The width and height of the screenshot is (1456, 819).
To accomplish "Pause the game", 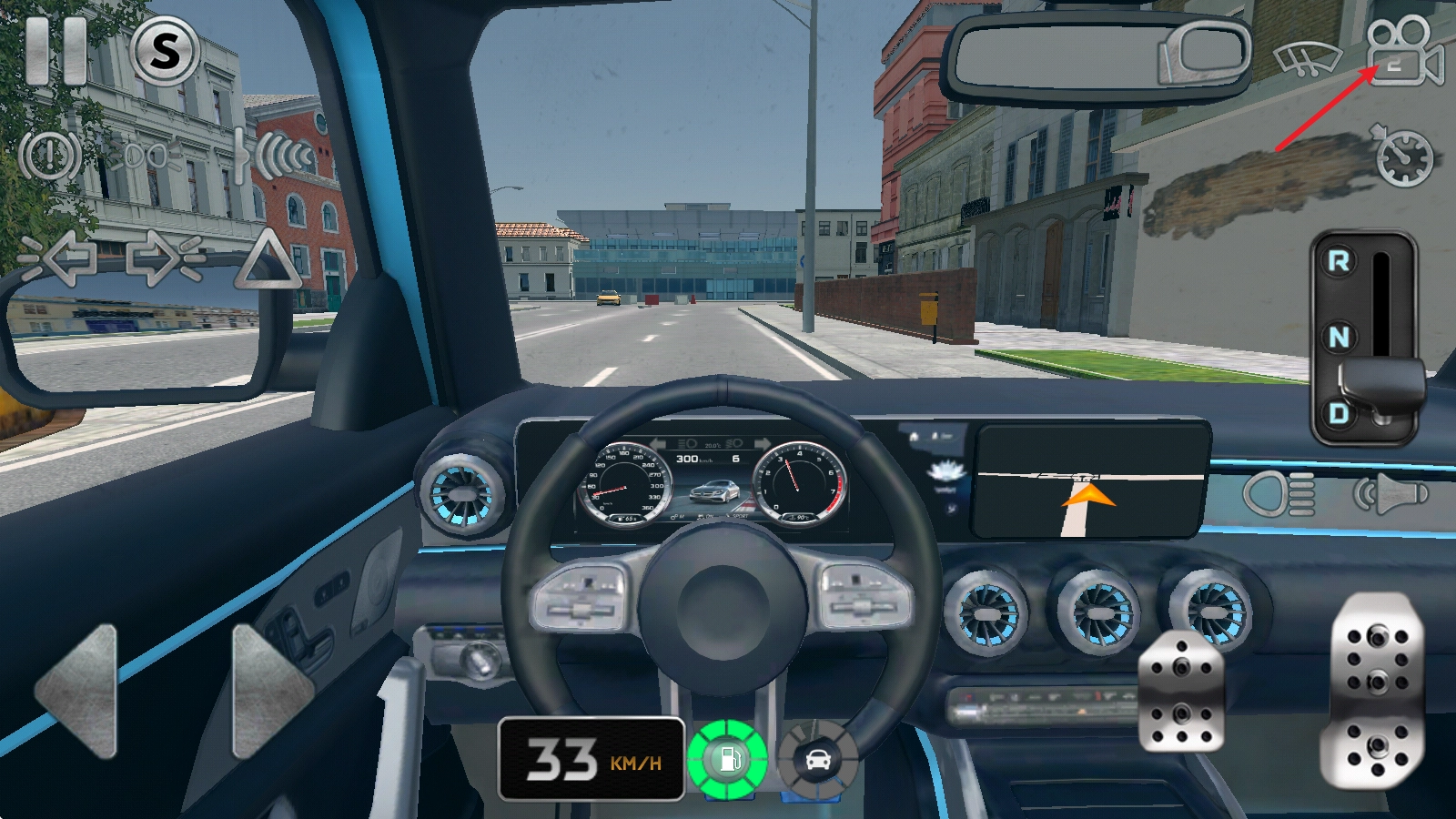I will click(x=56, y=51).
